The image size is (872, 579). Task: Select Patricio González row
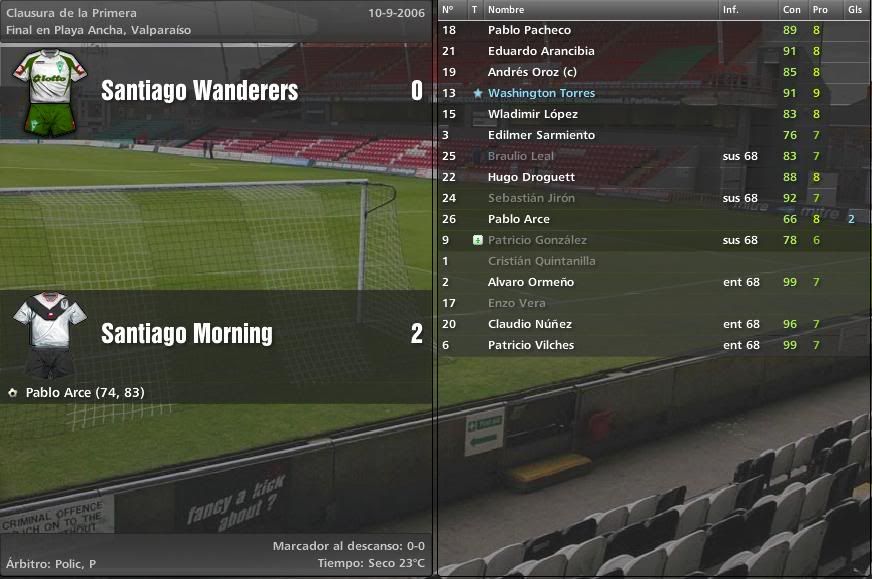pyautogui.click(x=537, y=240)
